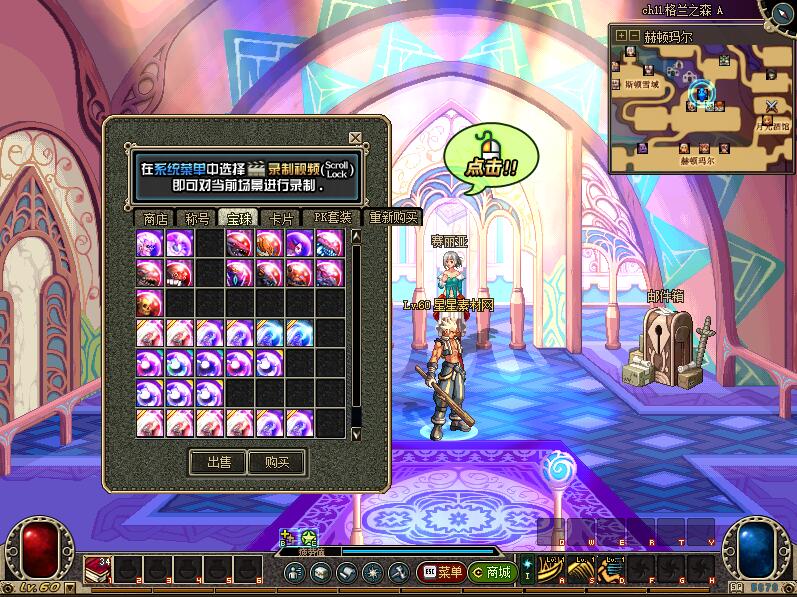Viewport: 797px width, 597px height.
Task: Zoom in the minimap with the plus button
Action: click(x=620, y=35)
